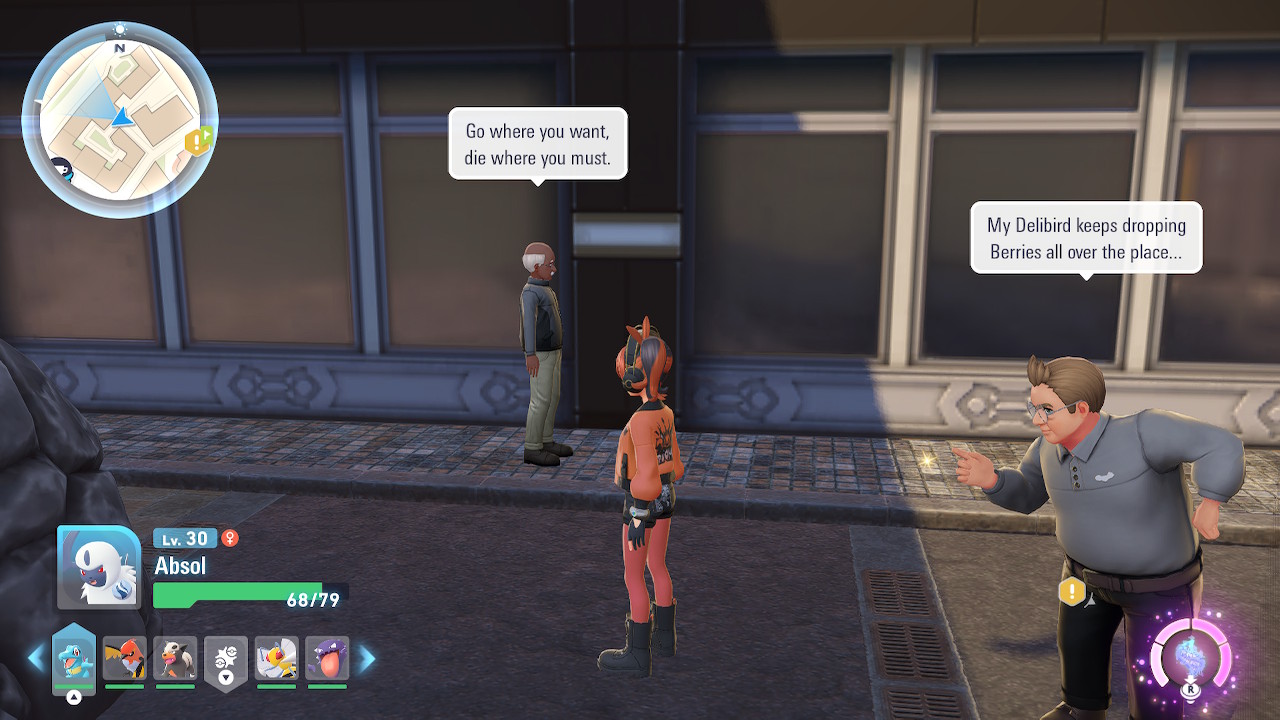This screenshot has width=1280, height=720.
Task: Click the yellow exclamation side-quest marker
Action: (x=1072, y=591)
